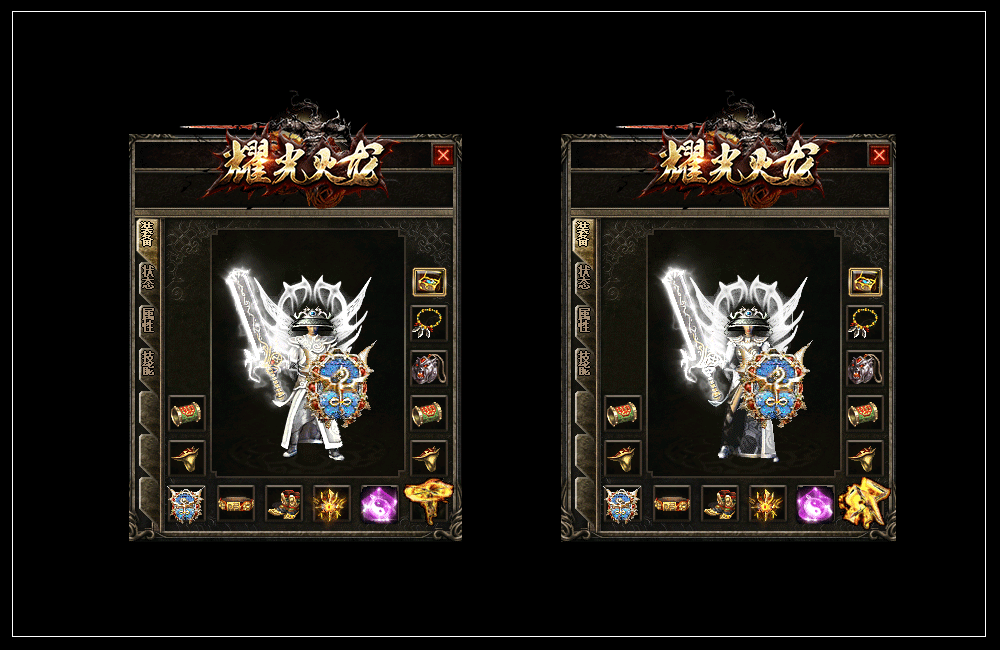Open the treasure chest icon in left panel

point(430,281)
